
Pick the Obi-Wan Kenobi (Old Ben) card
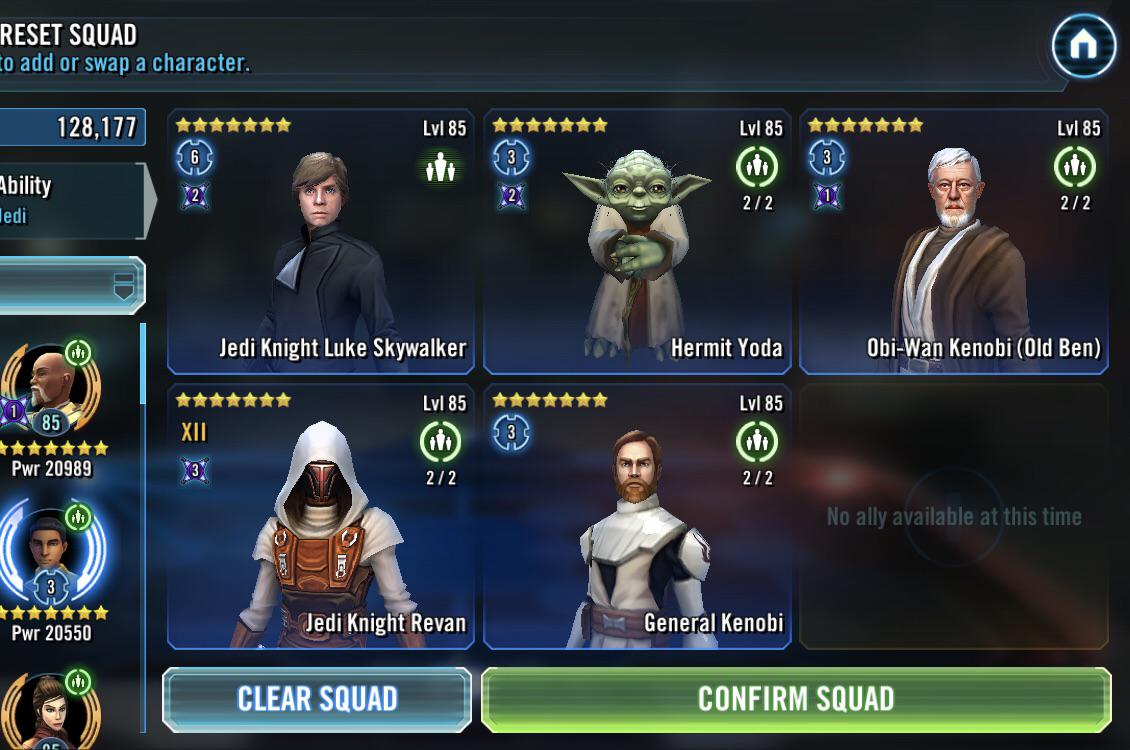point(953,242)
